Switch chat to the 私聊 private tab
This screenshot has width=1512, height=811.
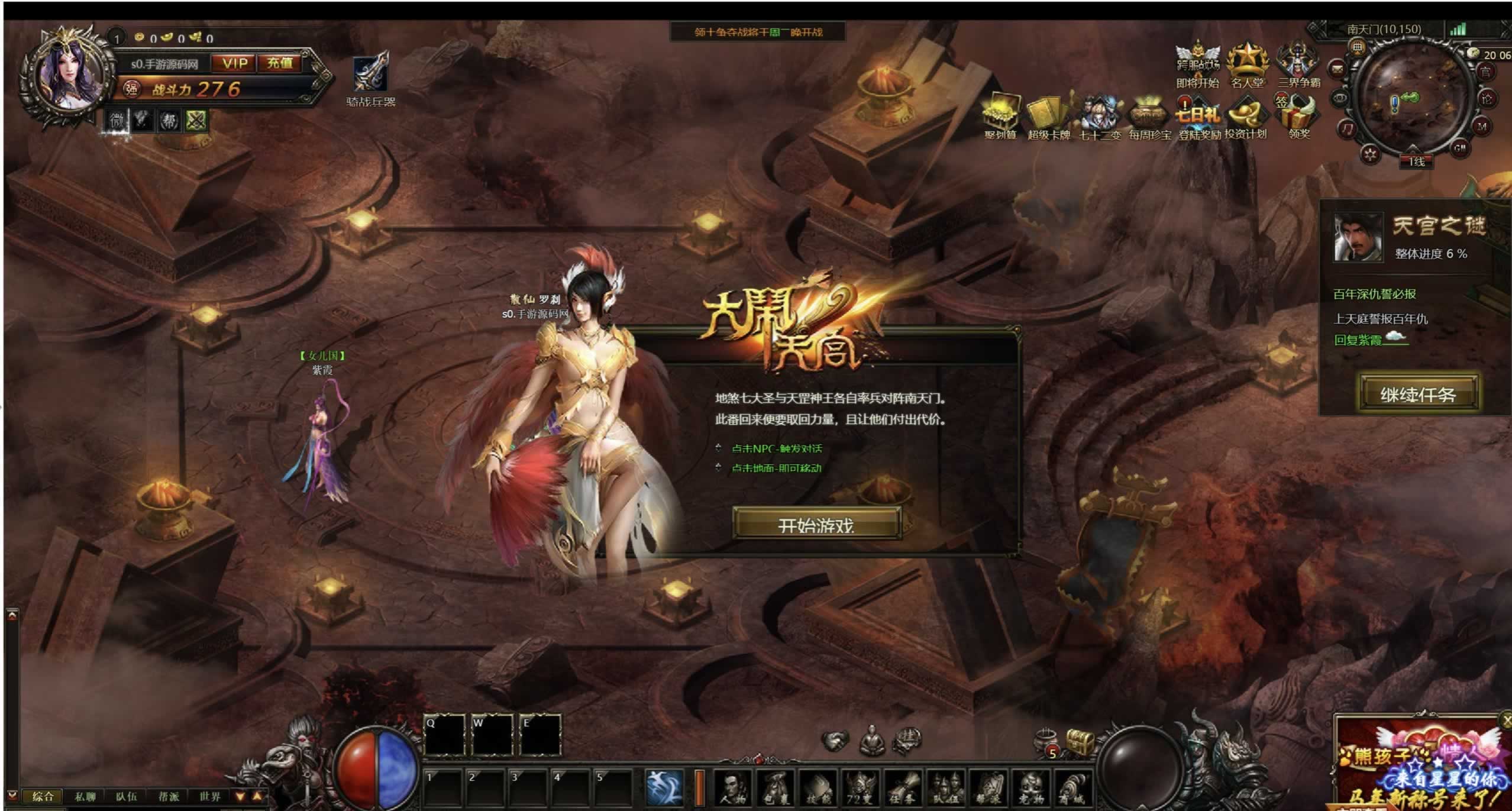click(x=85, y=796)
